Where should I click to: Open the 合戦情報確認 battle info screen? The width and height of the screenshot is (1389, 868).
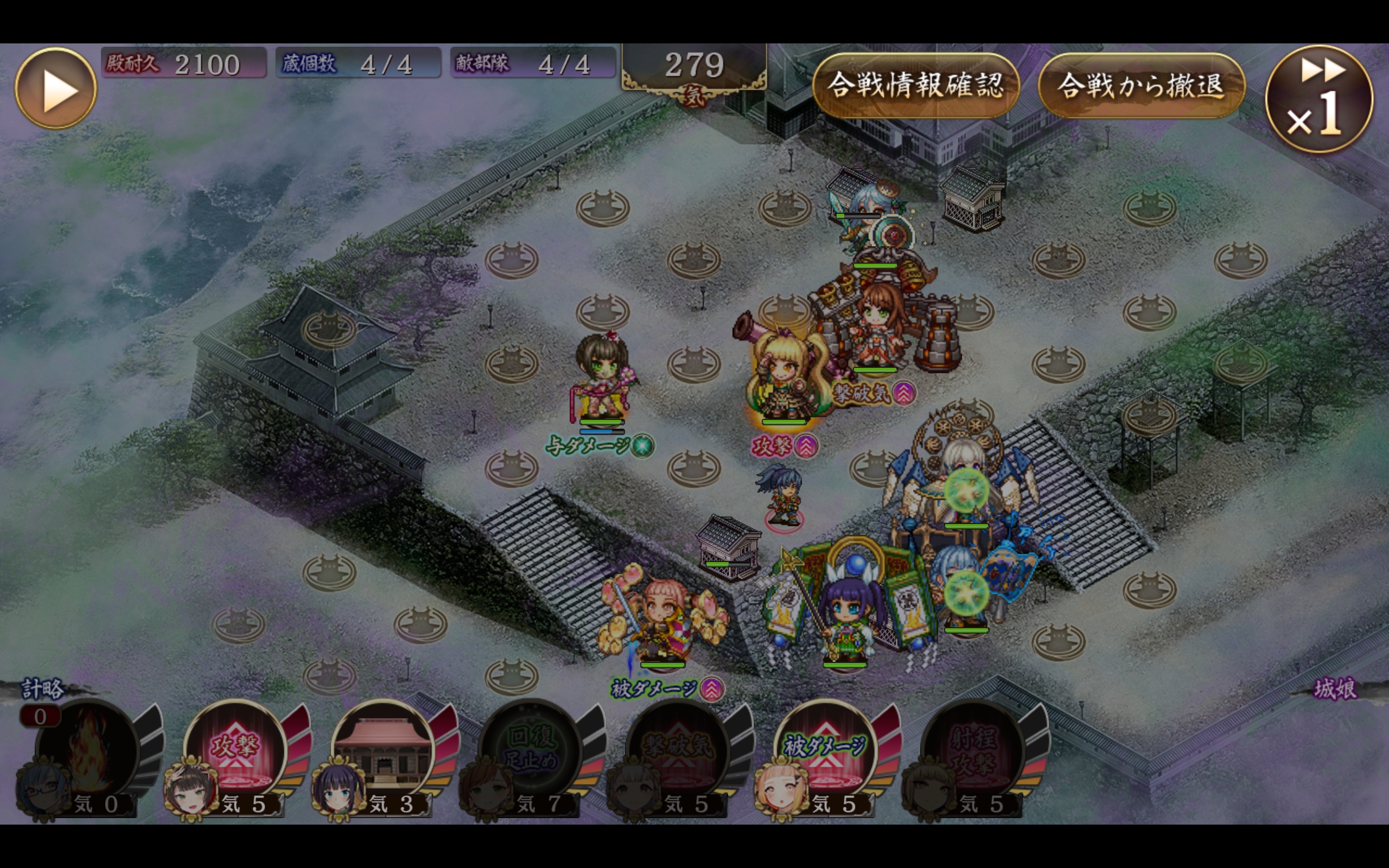click(915, 86)
